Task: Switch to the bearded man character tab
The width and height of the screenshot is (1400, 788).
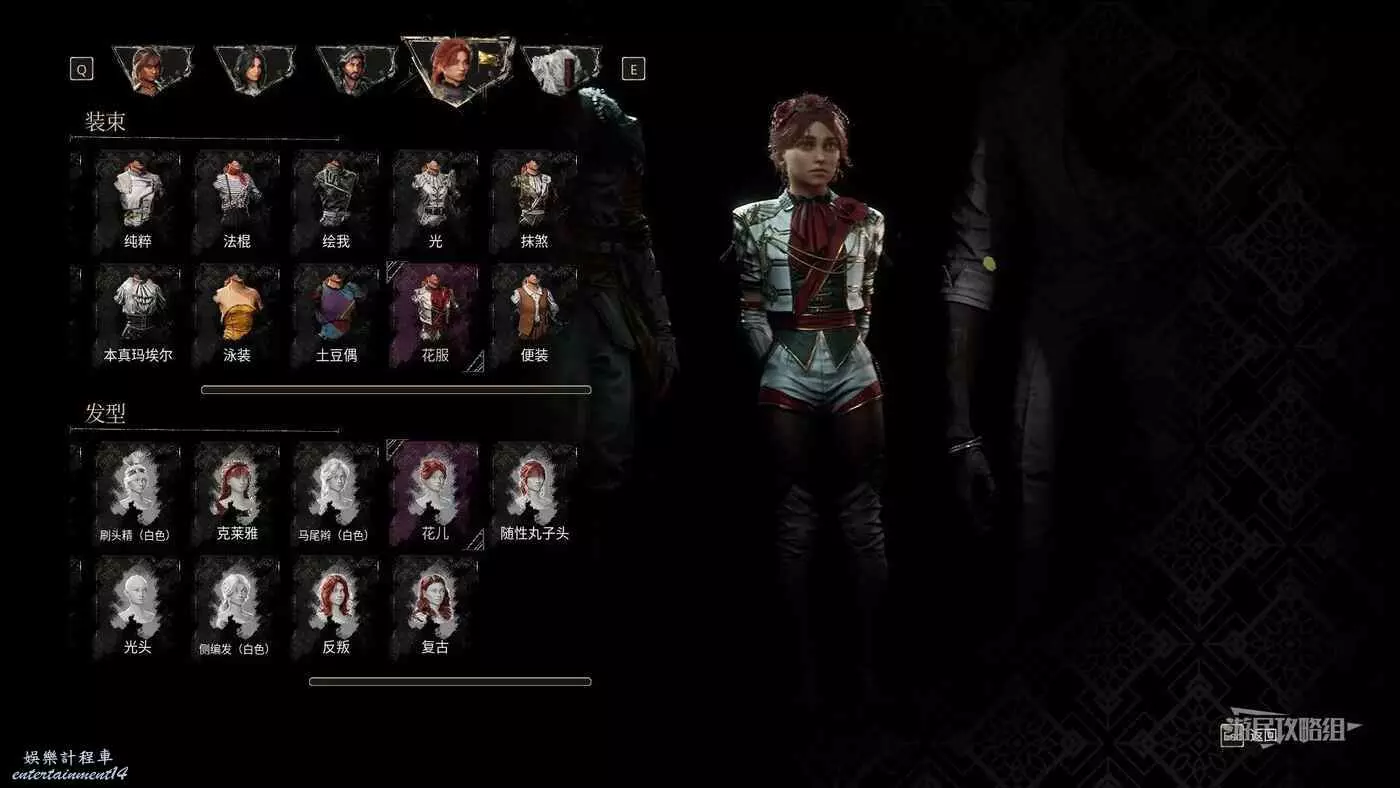Action: click(x=353, y=70)
